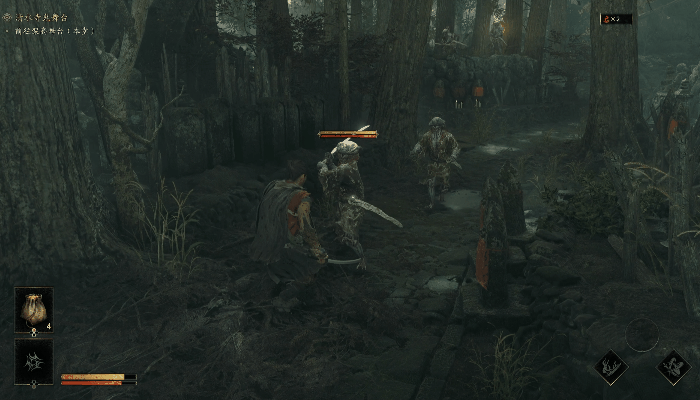Activate the antler skill diamond icon
Viewport: 700px width, 400px height.
tap(609, 366)
